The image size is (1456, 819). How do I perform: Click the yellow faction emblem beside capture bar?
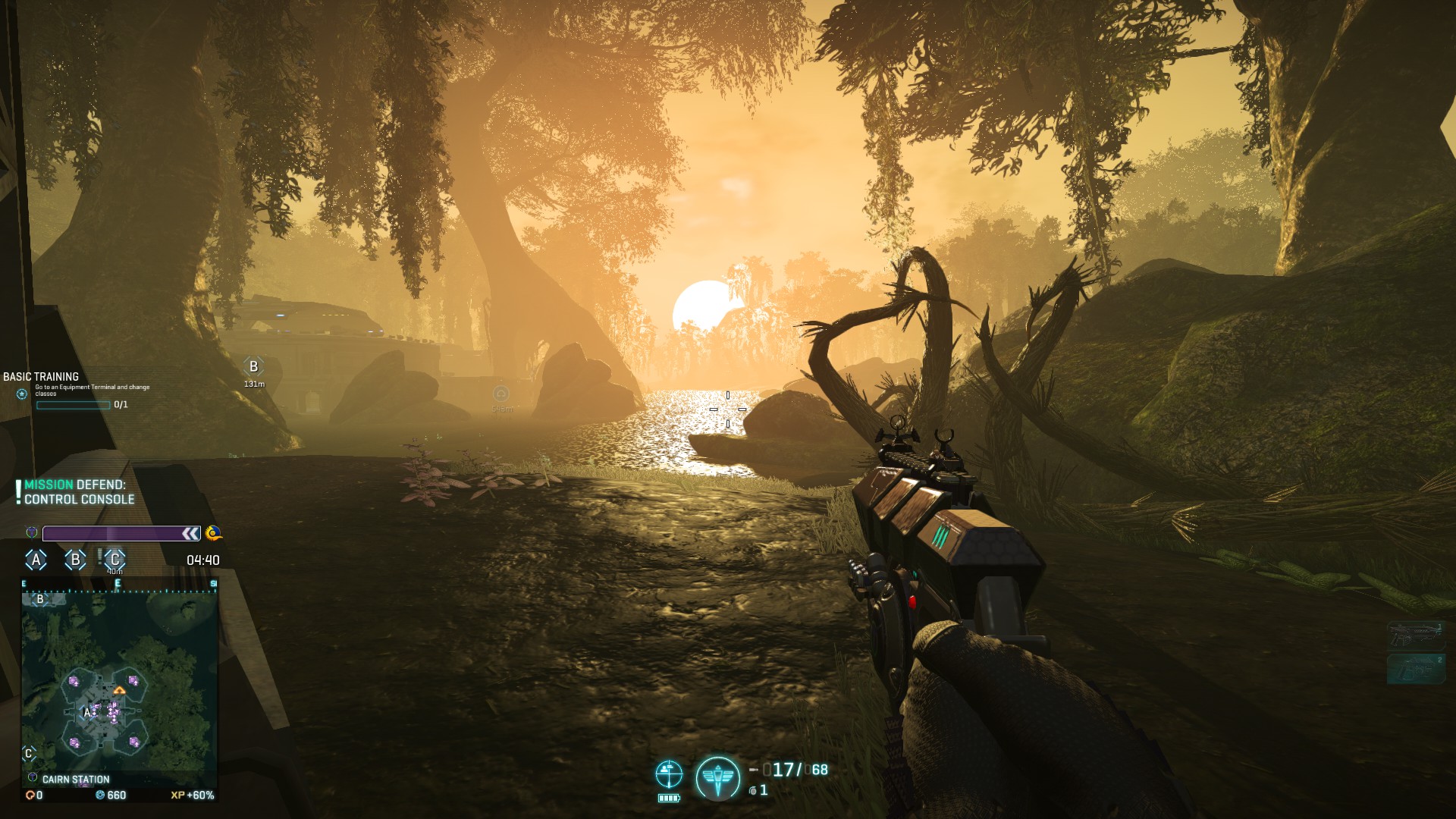coord(213,533)
